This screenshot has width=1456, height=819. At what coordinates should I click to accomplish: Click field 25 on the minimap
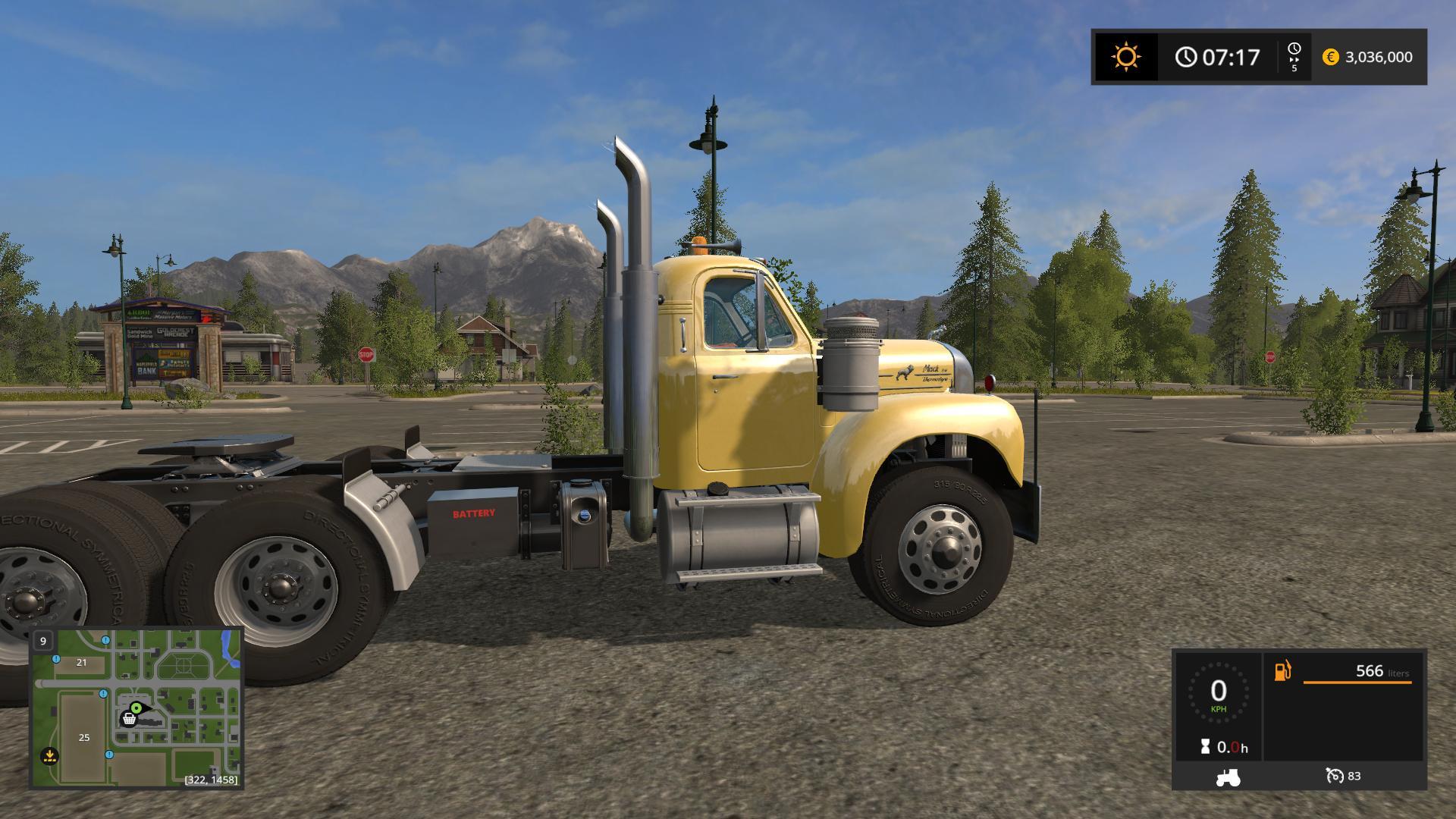(x=83, y=737)
